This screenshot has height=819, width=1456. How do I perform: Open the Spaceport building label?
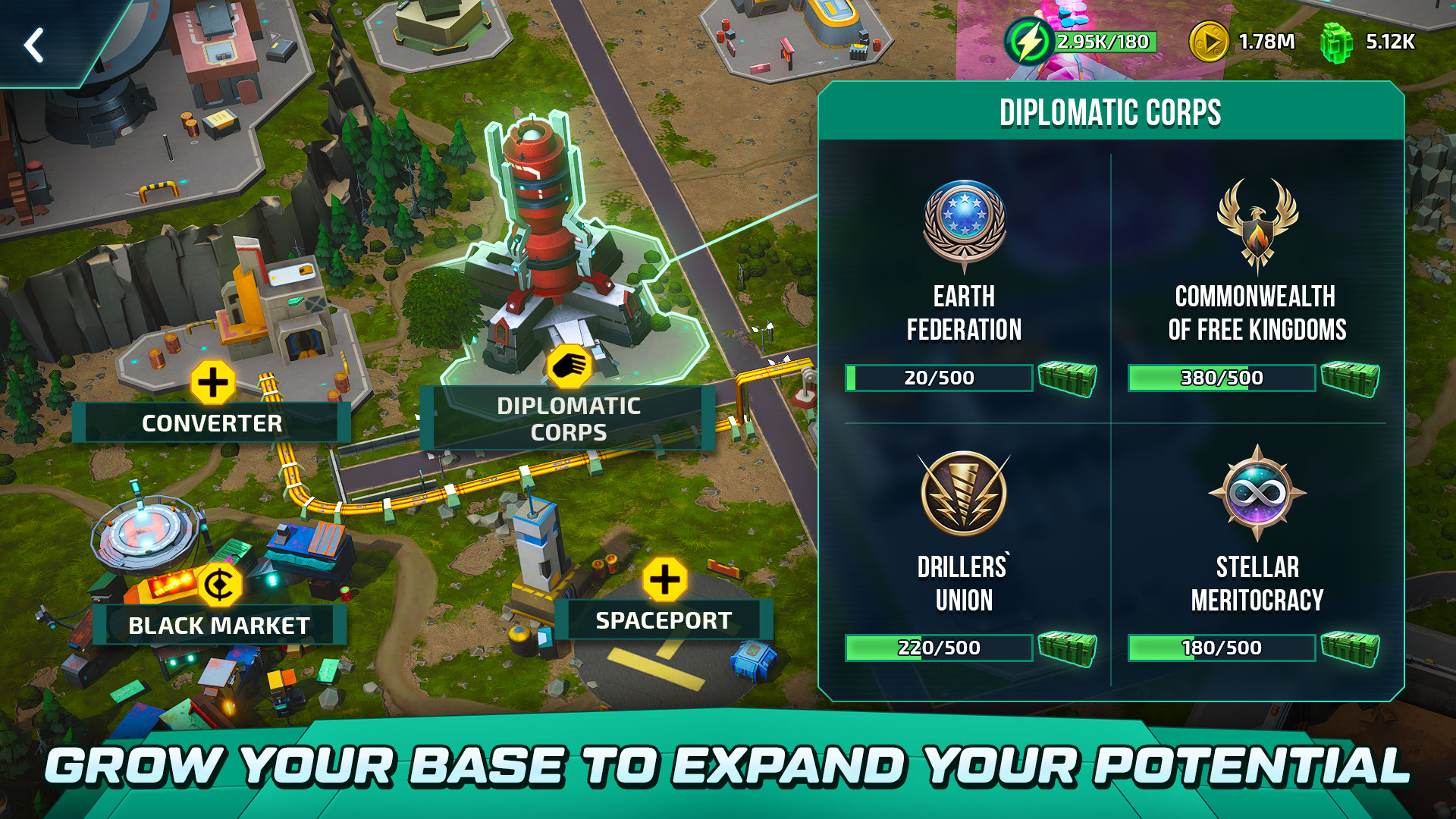[664, 620]
